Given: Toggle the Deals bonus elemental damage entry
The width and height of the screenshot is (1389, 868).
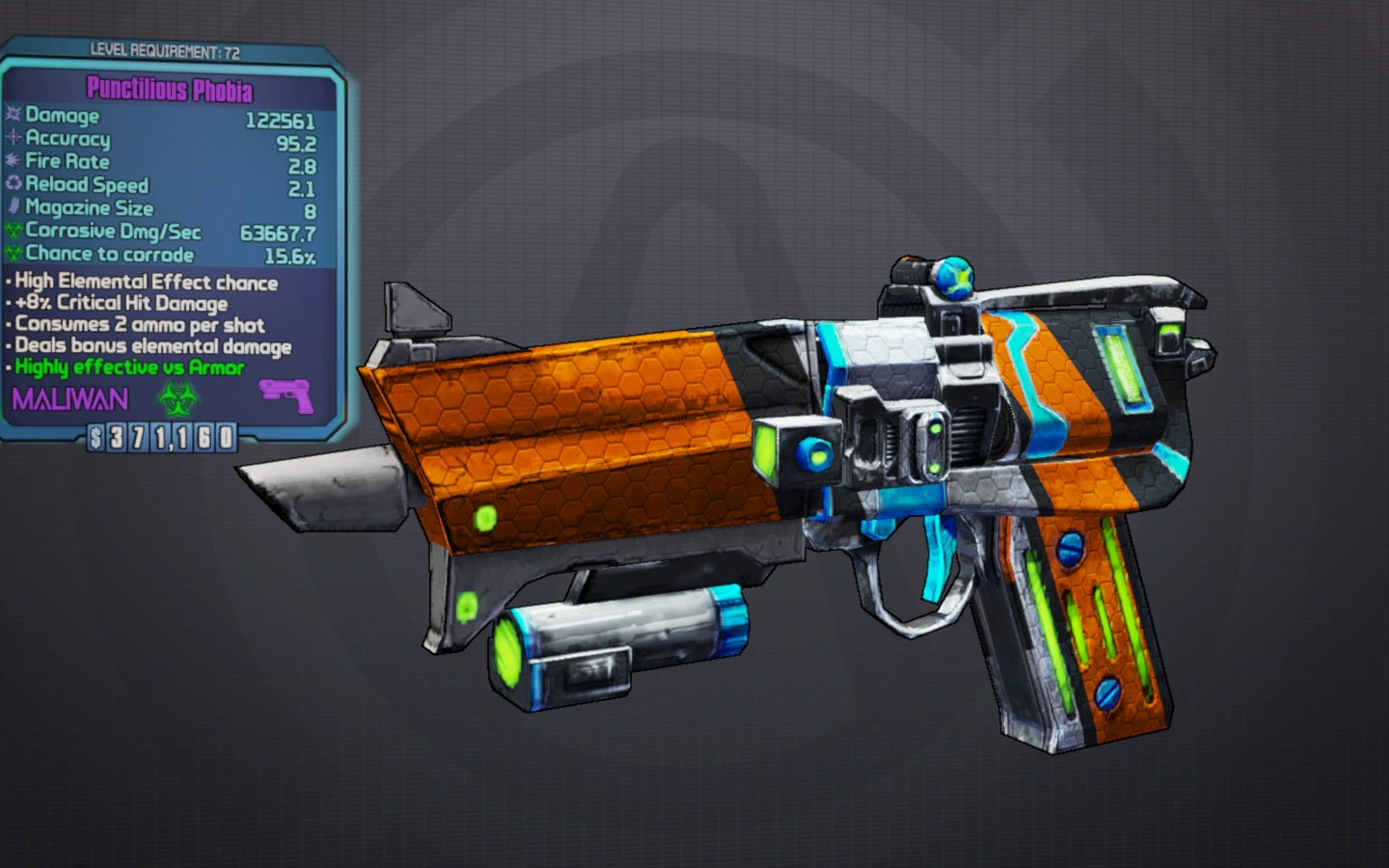Looking at the screenshot, I should 149,346.
